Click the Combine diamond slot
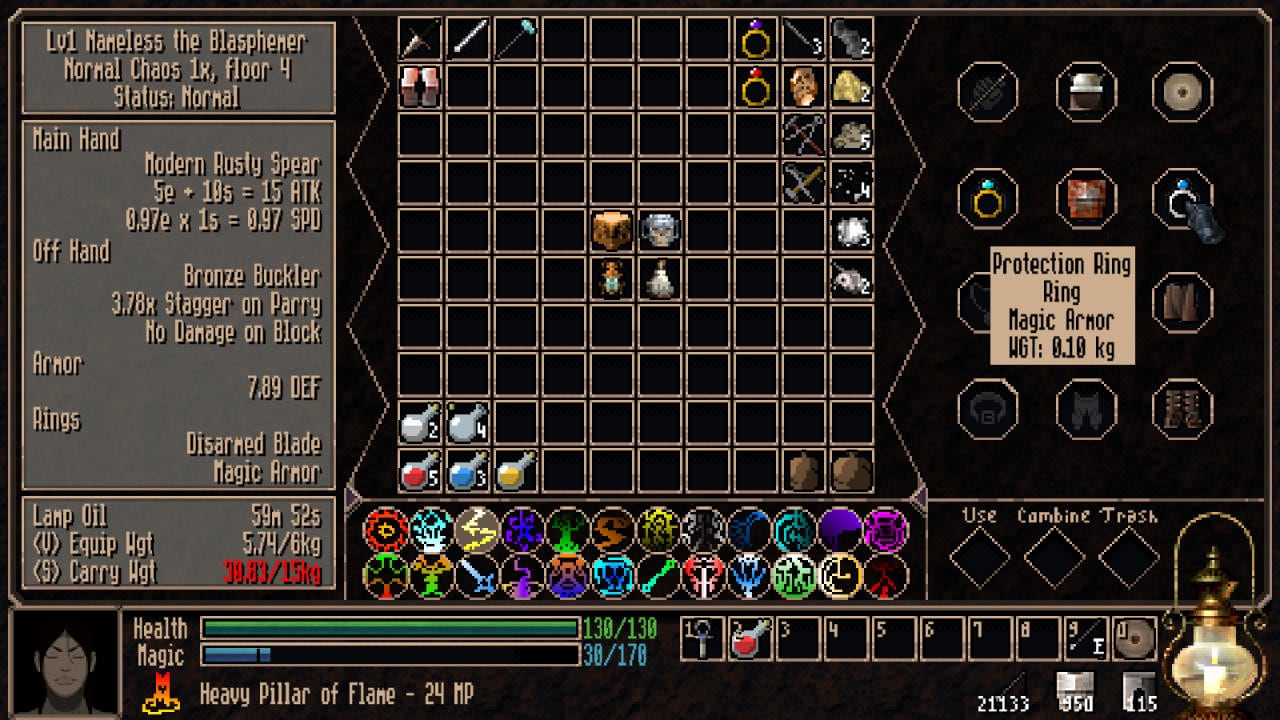The image size is (1280, 720). point(1054,557)
